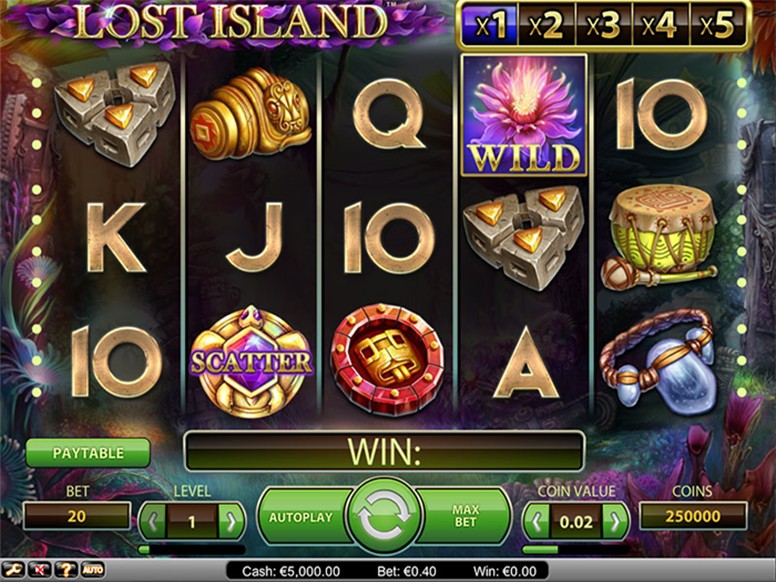
Task: Open settings via the wrench icon
Action: pos(15,570)
